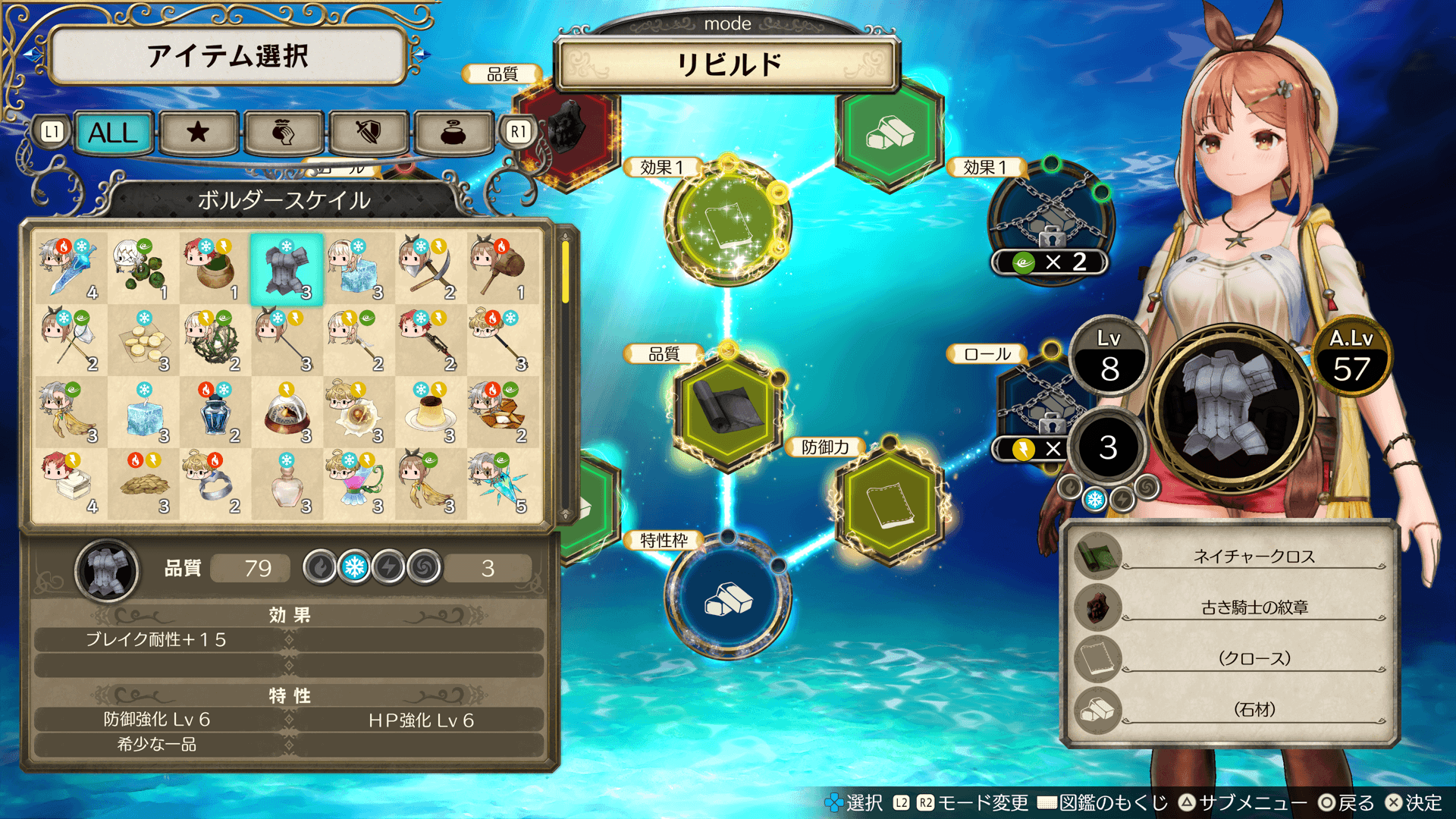The height and width of the screenshot is (819, 1456).
Task: Choose the hand and pouch category tab
Action: pos(283,133)
